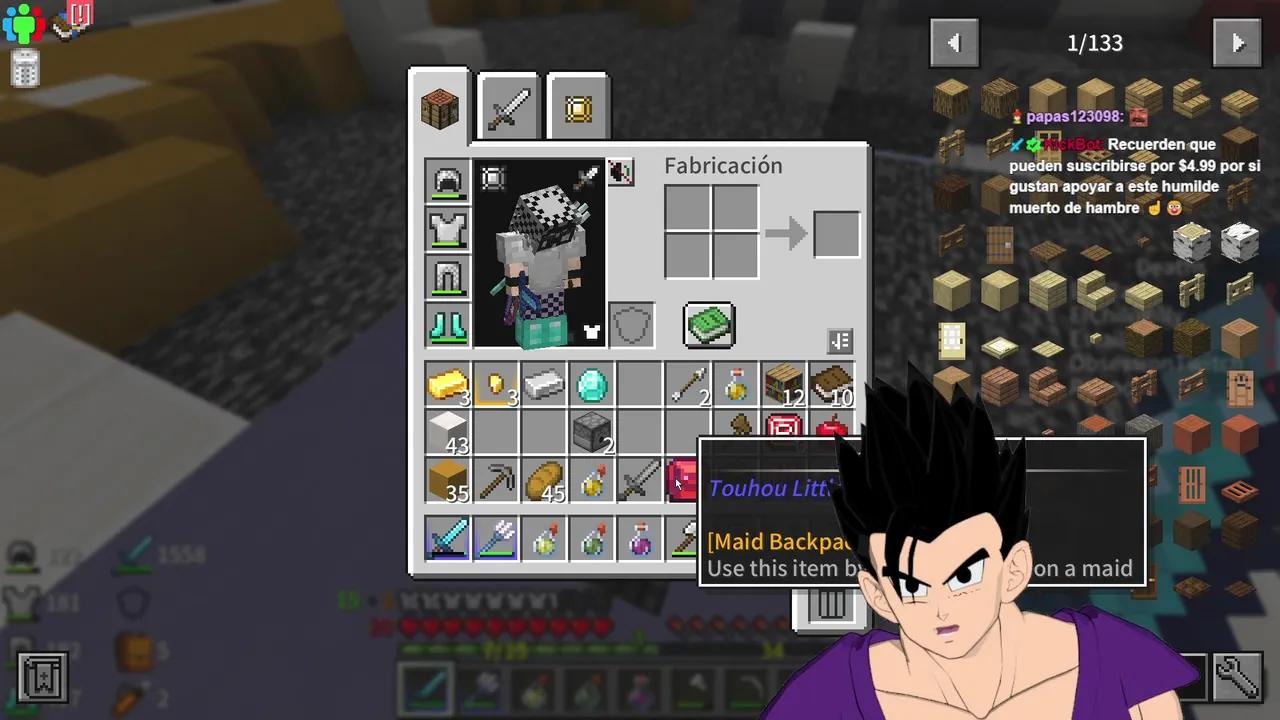This screenshot has width=1280, height=720.
Task: Open the crafting recipe book
Action: 709,325
